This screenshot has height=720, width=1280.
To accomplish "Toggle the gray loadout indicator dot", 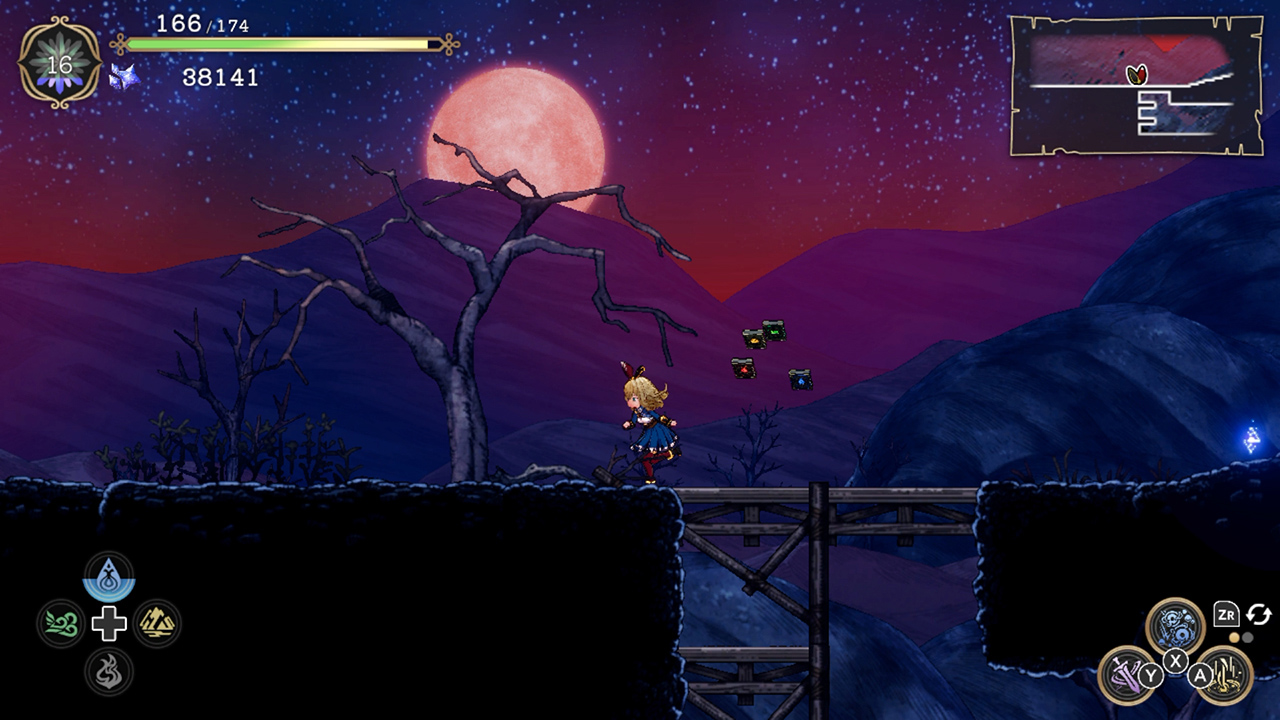I will (1247, 636).
